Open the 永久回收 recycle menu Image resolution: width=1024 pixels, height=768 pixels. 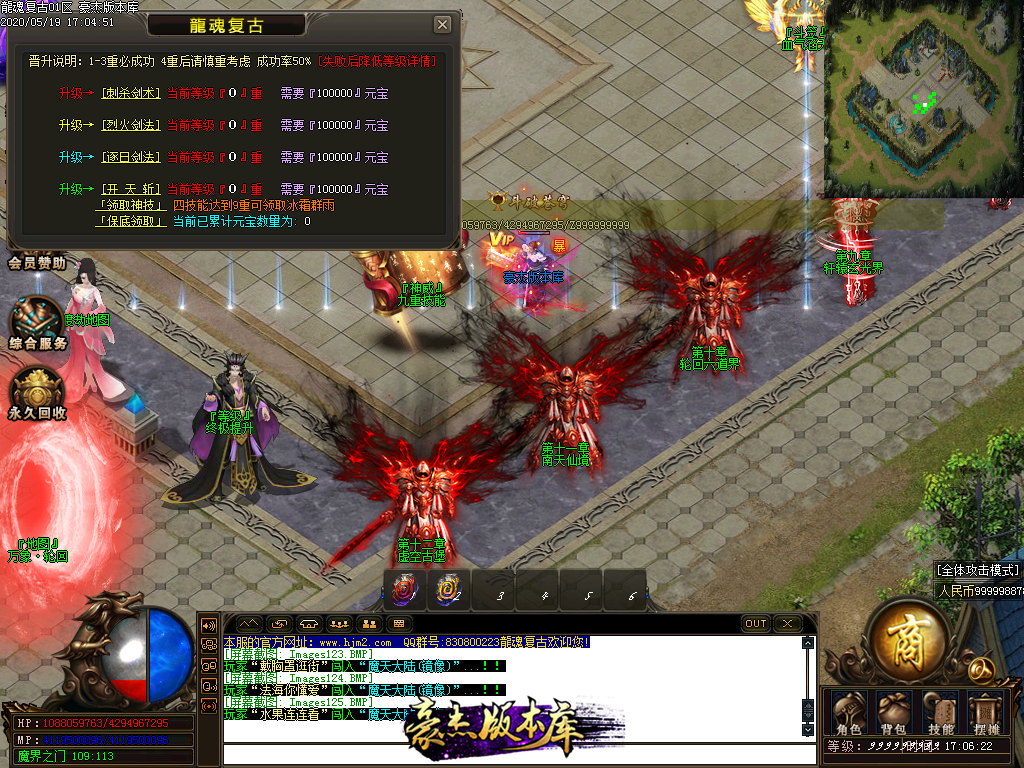(x=37, y=393)
